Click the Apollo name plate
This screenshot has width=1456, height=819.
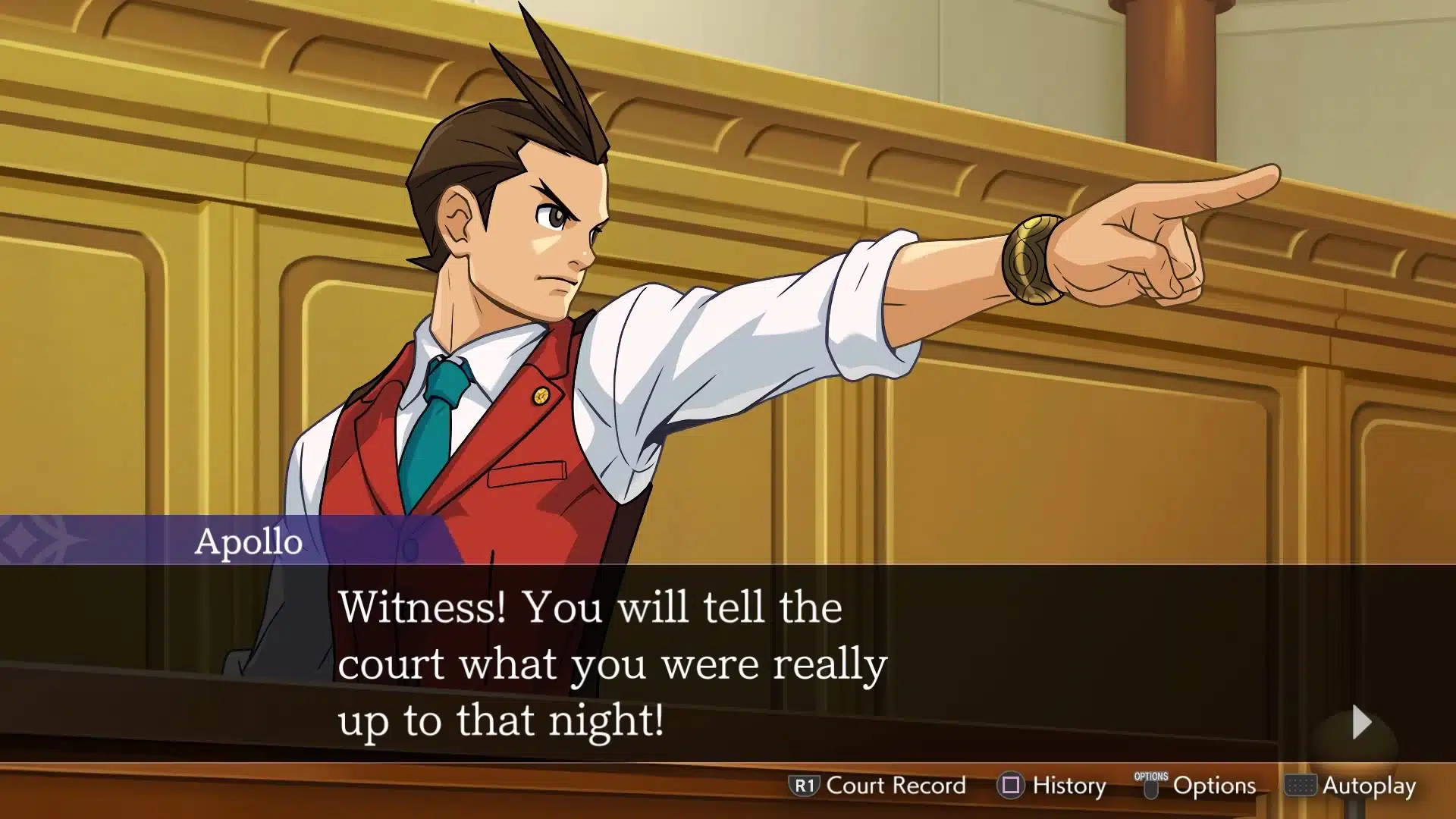[x=250, y=543]
